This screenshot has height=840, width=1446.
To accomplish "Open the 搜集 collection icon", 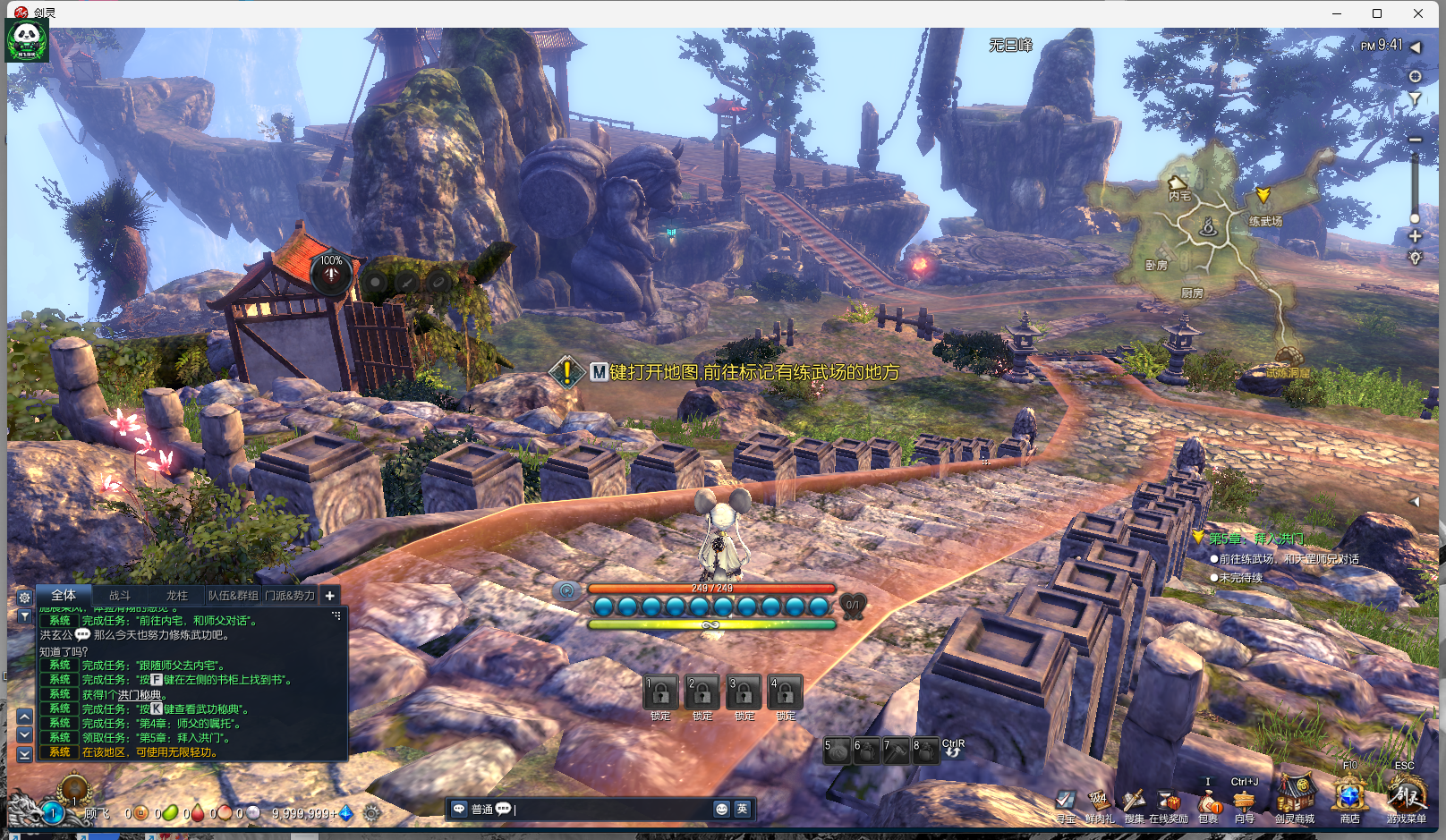I will tap(1134, 802).
